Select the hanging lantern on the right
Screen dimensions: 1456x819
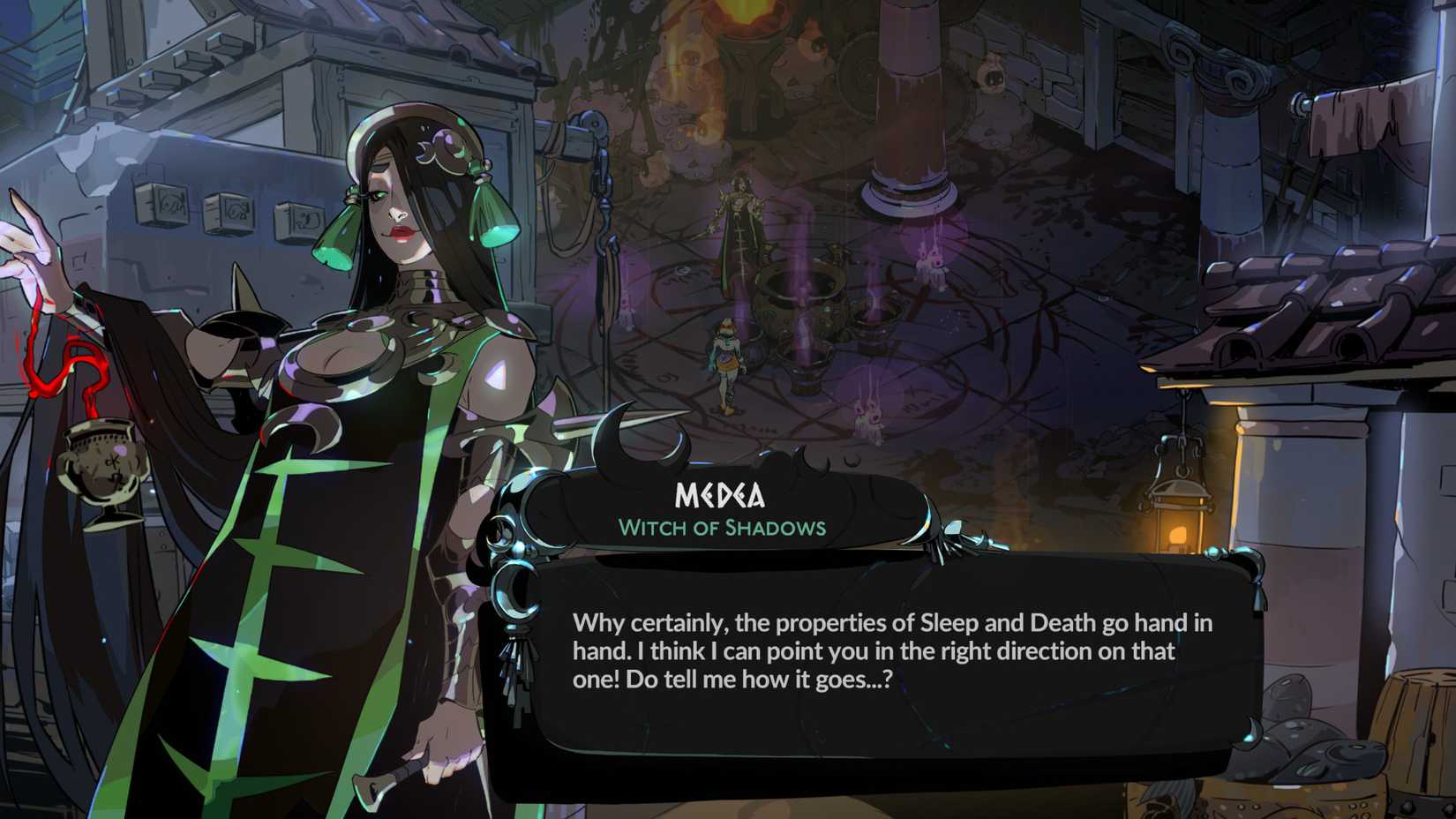click(1180, 503)
